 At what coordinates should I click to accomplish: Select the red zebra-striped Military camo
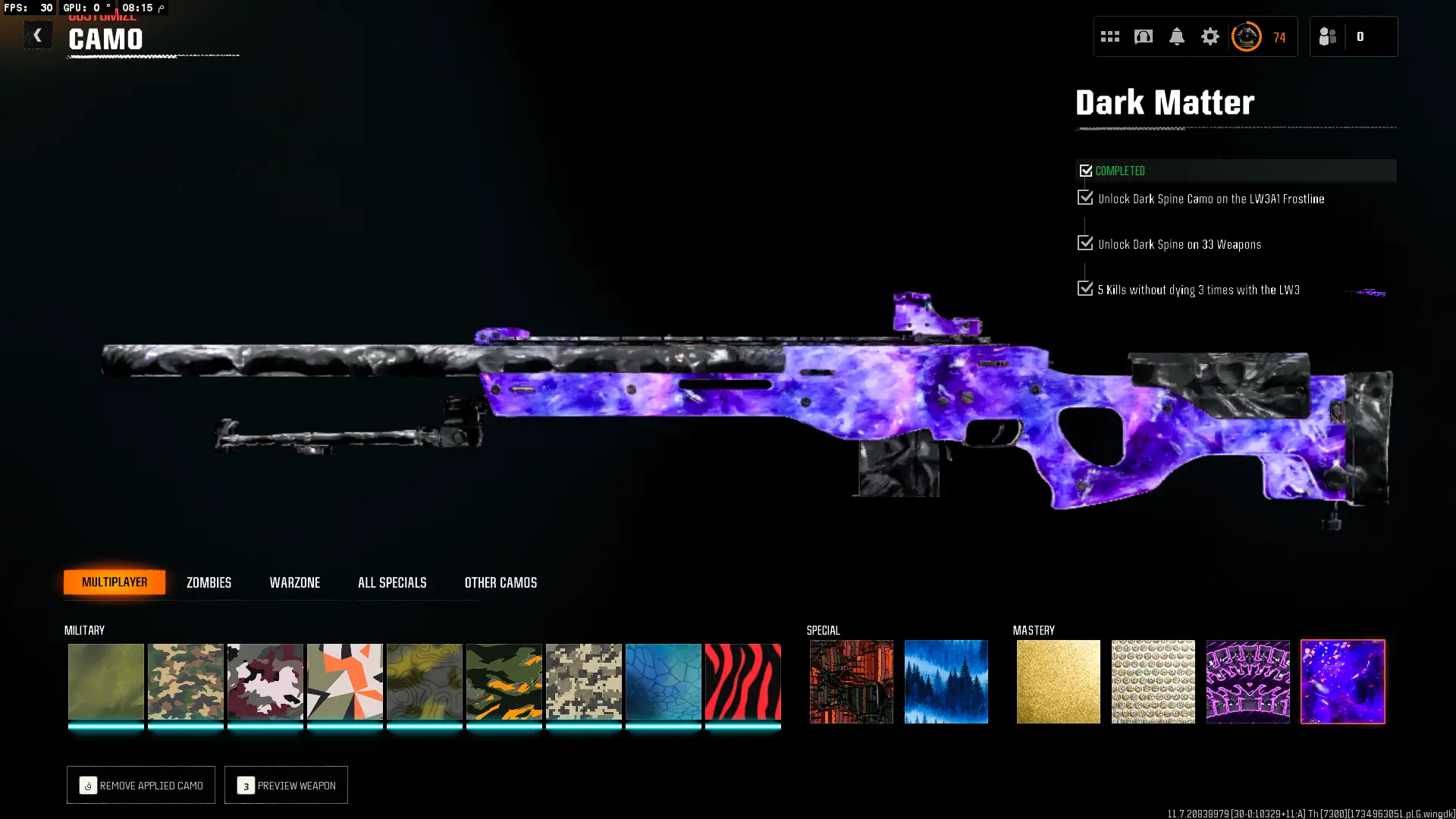click(742, 682)
